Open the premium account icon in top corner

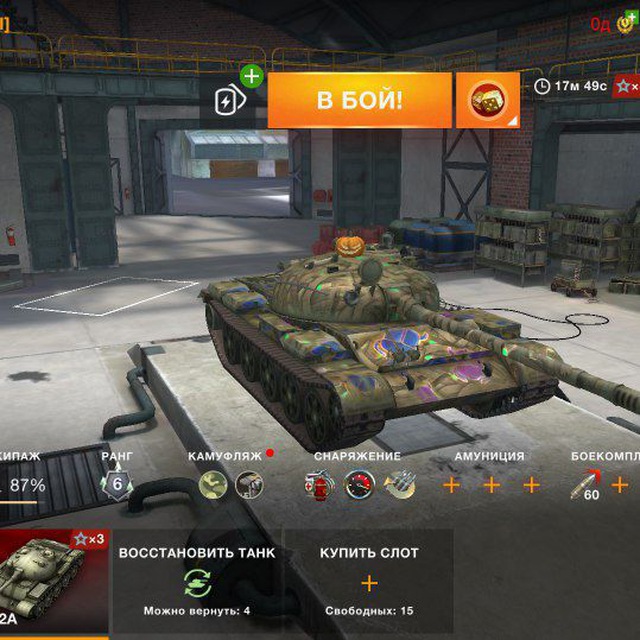pyautogui.click(x=625, y=23)
